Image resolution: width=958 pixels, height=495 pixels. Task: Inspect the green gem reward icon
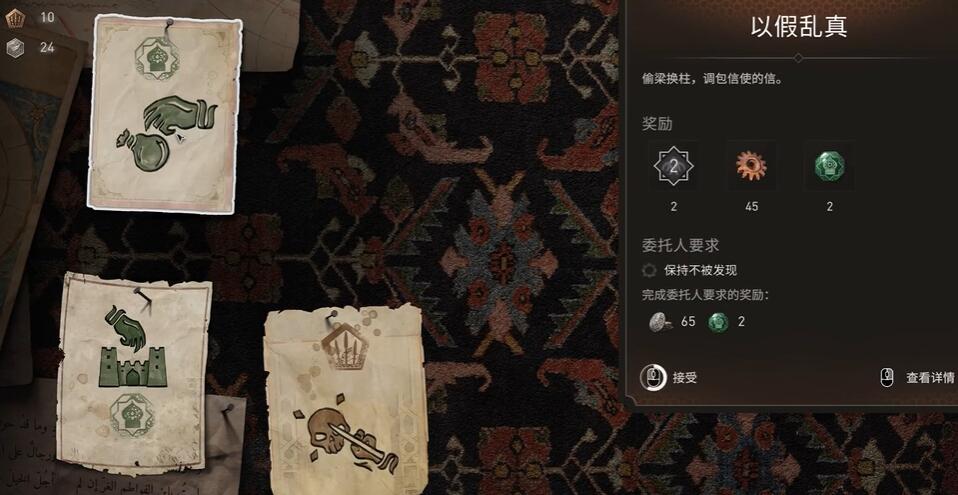829,166
